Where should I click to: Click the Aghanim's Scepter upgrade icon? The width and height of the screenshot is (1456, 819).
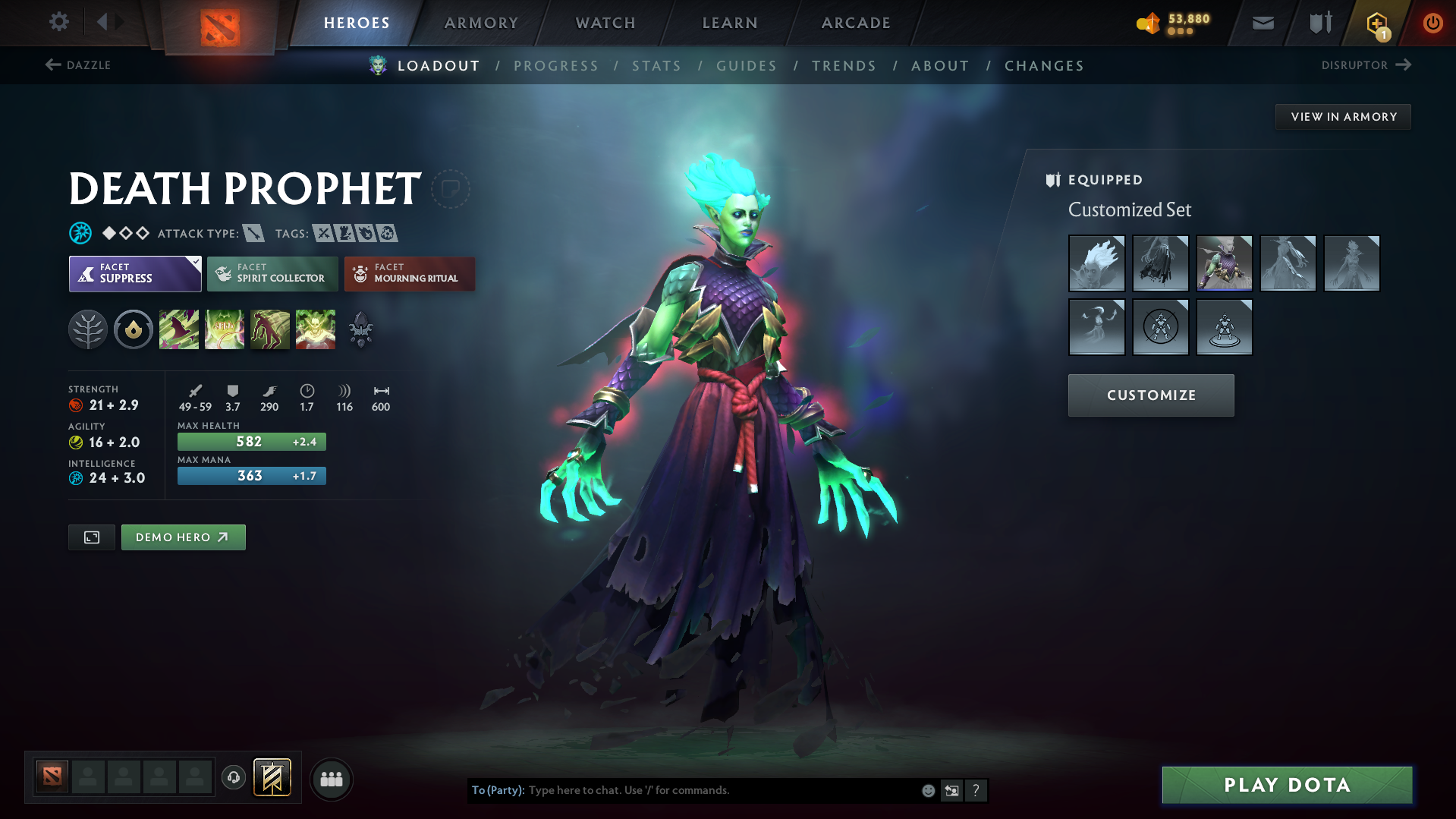360,329
